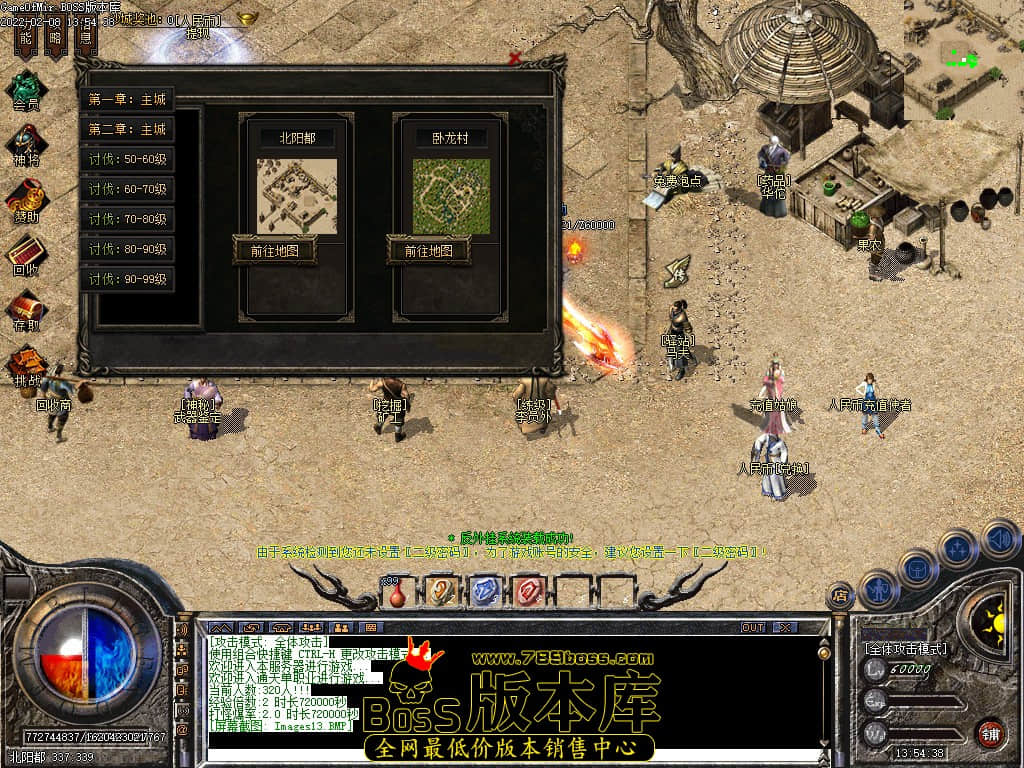Viewport: 1024px width, 768px height.
Task: Choose the 讨伐: 50-60级 entry
Action: [127, 160]
